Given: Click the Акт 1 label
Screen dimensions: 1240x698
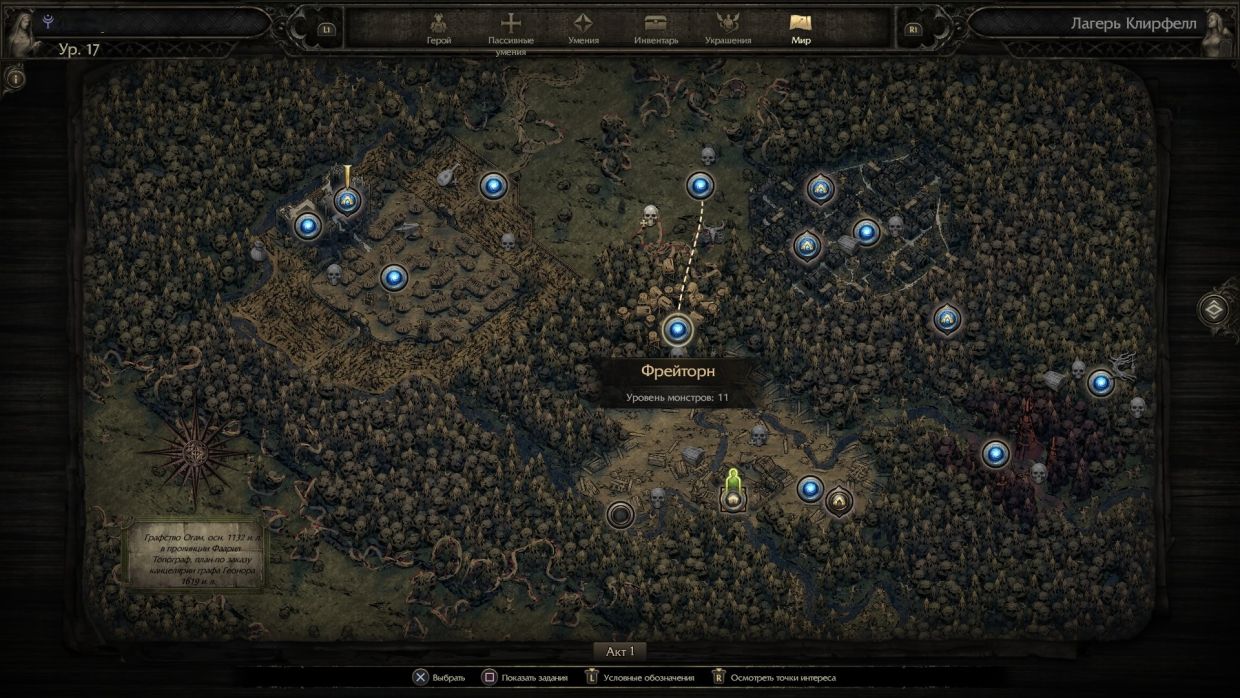Looking at the screenshot, I should coord(620,651).
